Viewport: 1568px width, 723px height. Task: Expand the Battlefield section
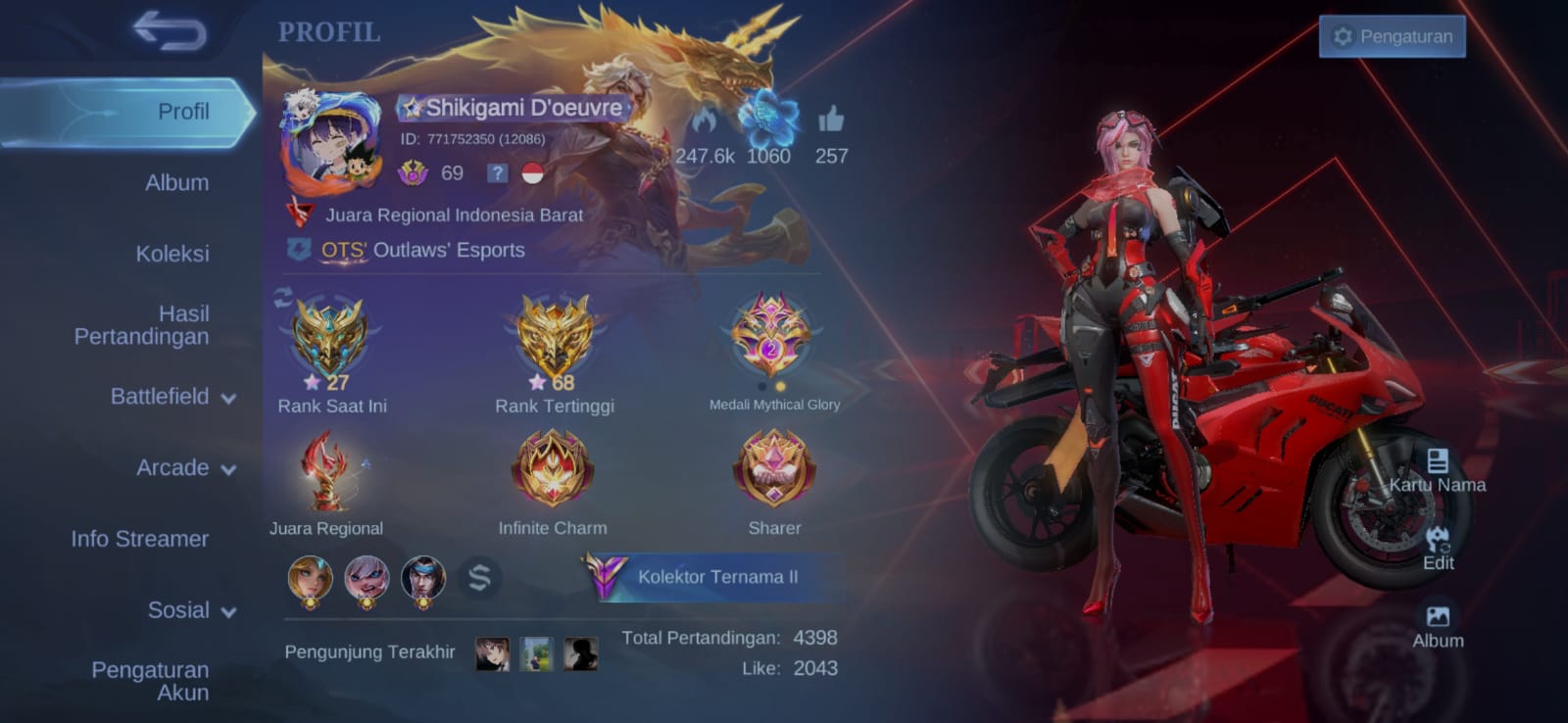(172, 397)
